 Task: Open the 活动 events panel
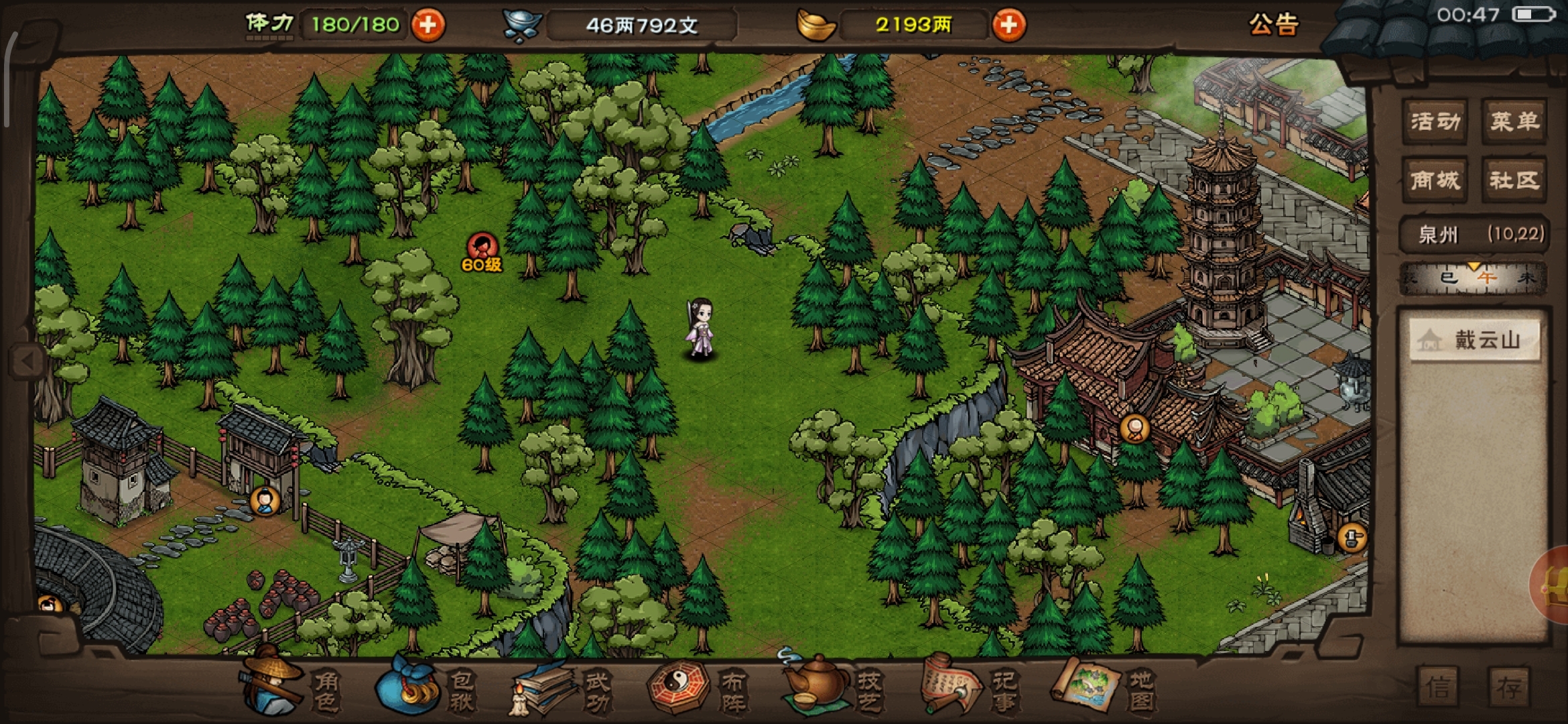coord(1435,121)
